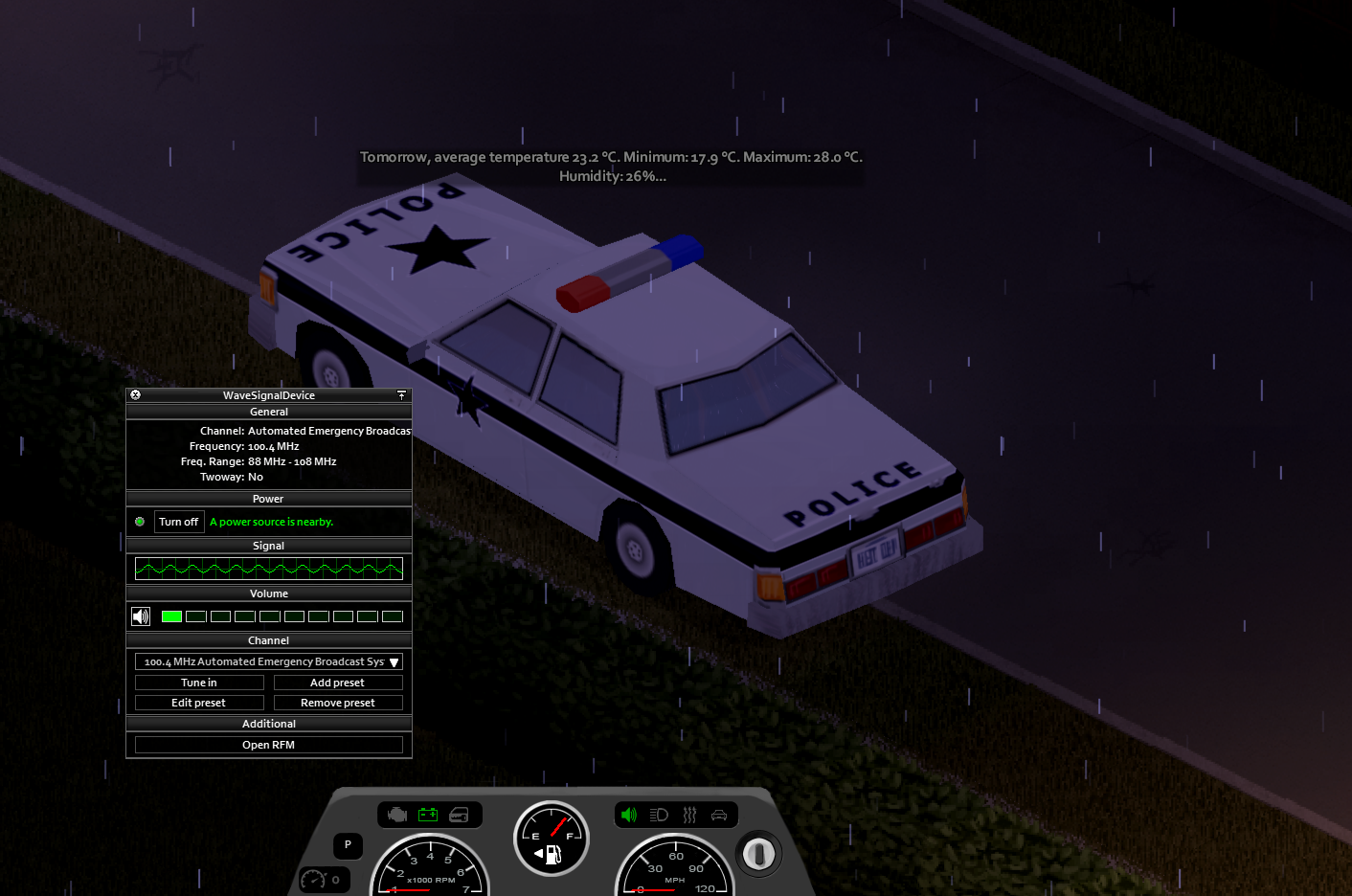Edit the selected preset
Screen dimensions: 1352x896
pyautogui.click(x=199, y=703)
